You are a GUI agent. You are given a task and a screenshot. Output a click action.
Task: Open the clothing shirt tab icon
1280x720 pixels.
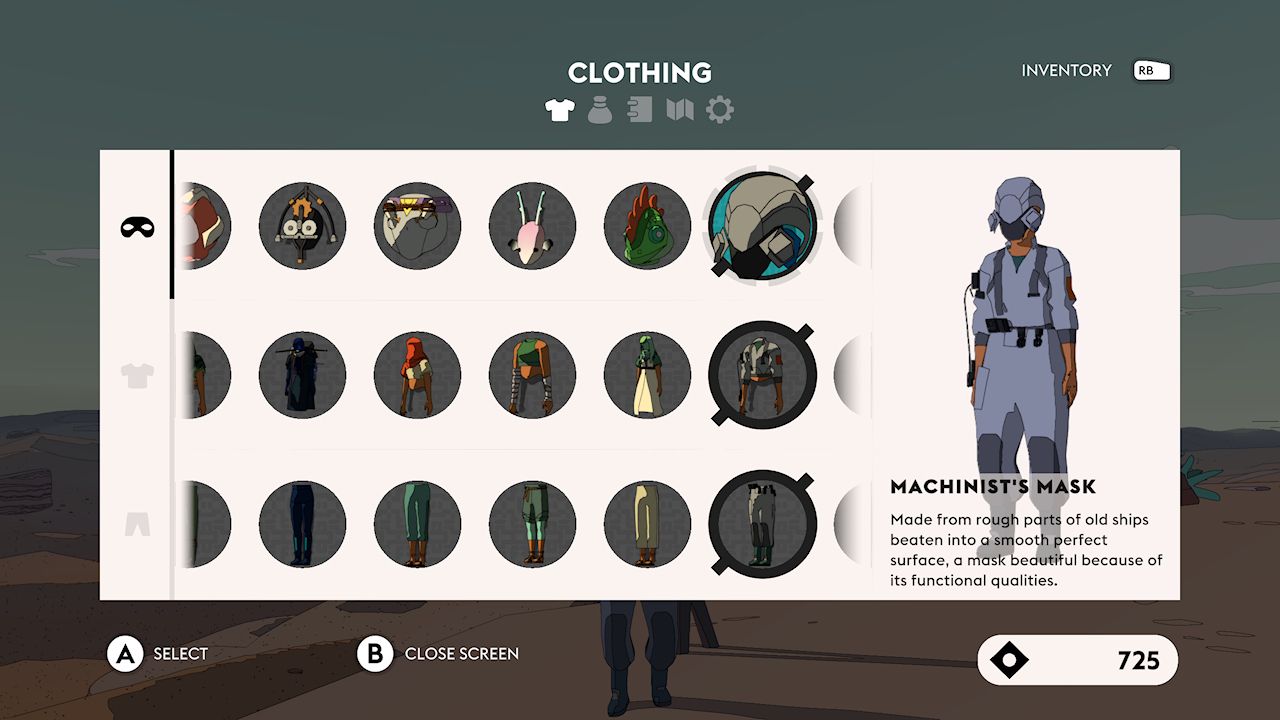(559, 109)
